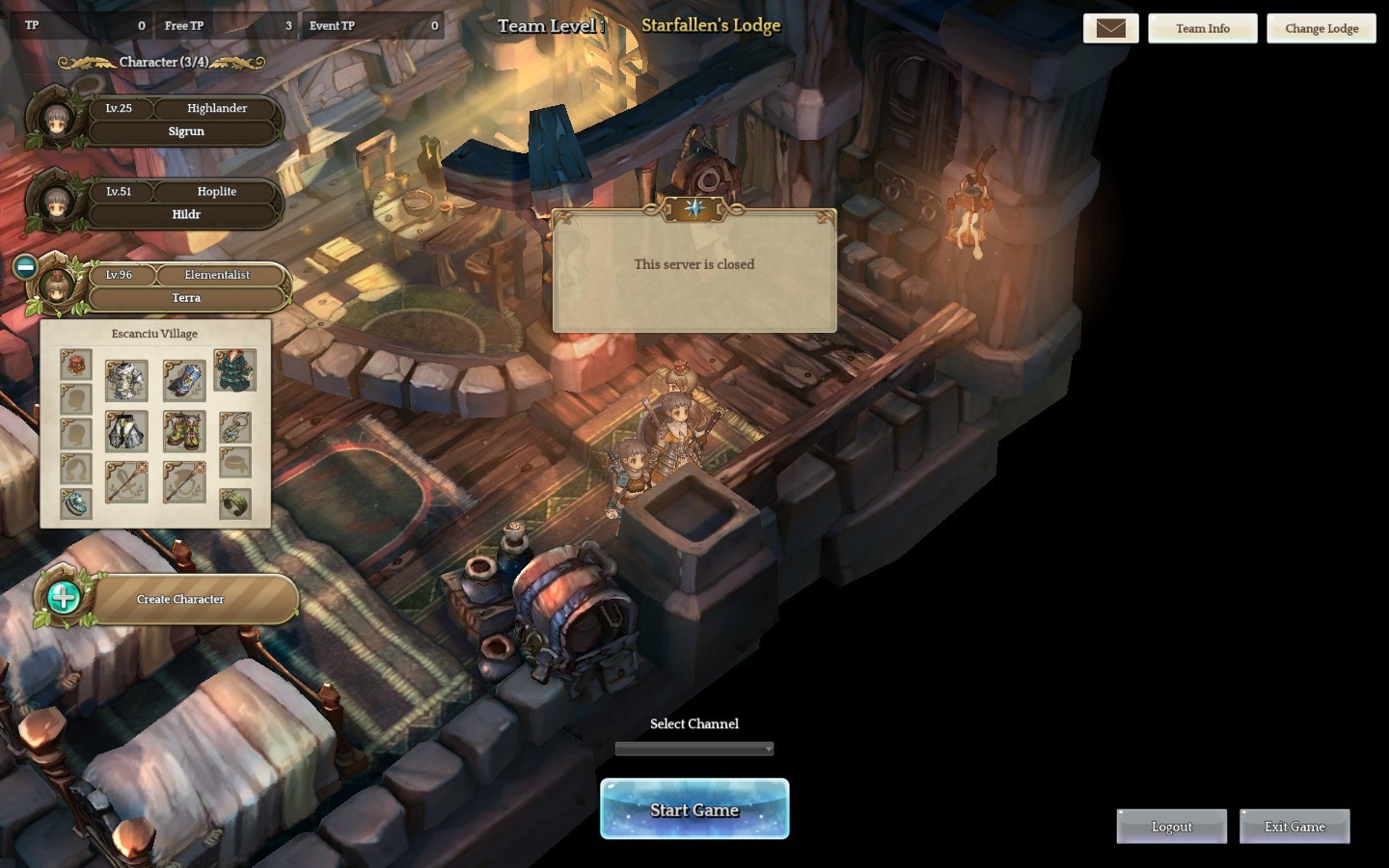Screen dimensions: 1389x868
Task: Open the Select Channel dropdown
Action: click(694, 748)
